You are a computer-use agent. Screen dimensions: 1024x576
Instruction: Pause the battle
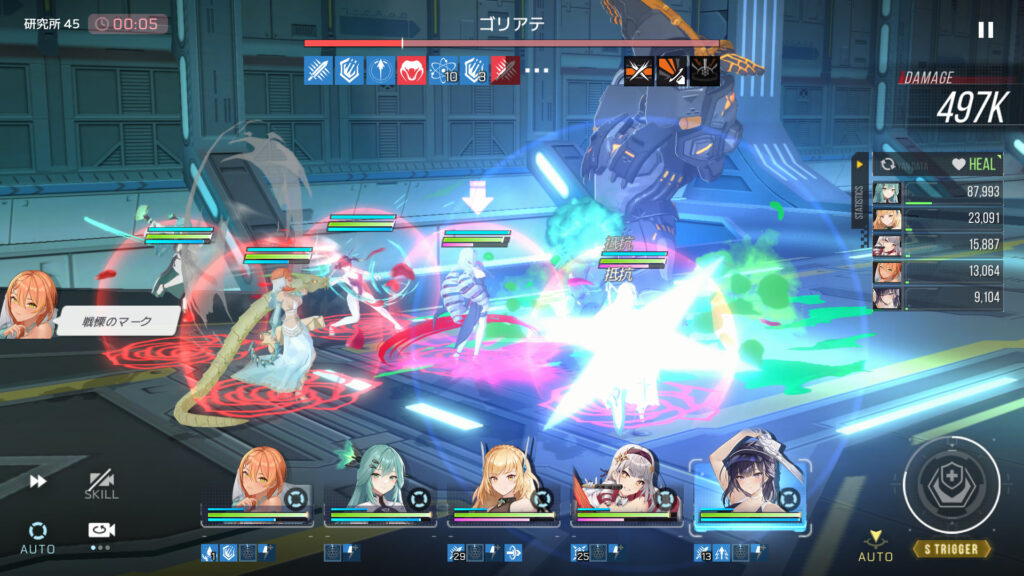(985, 30)
